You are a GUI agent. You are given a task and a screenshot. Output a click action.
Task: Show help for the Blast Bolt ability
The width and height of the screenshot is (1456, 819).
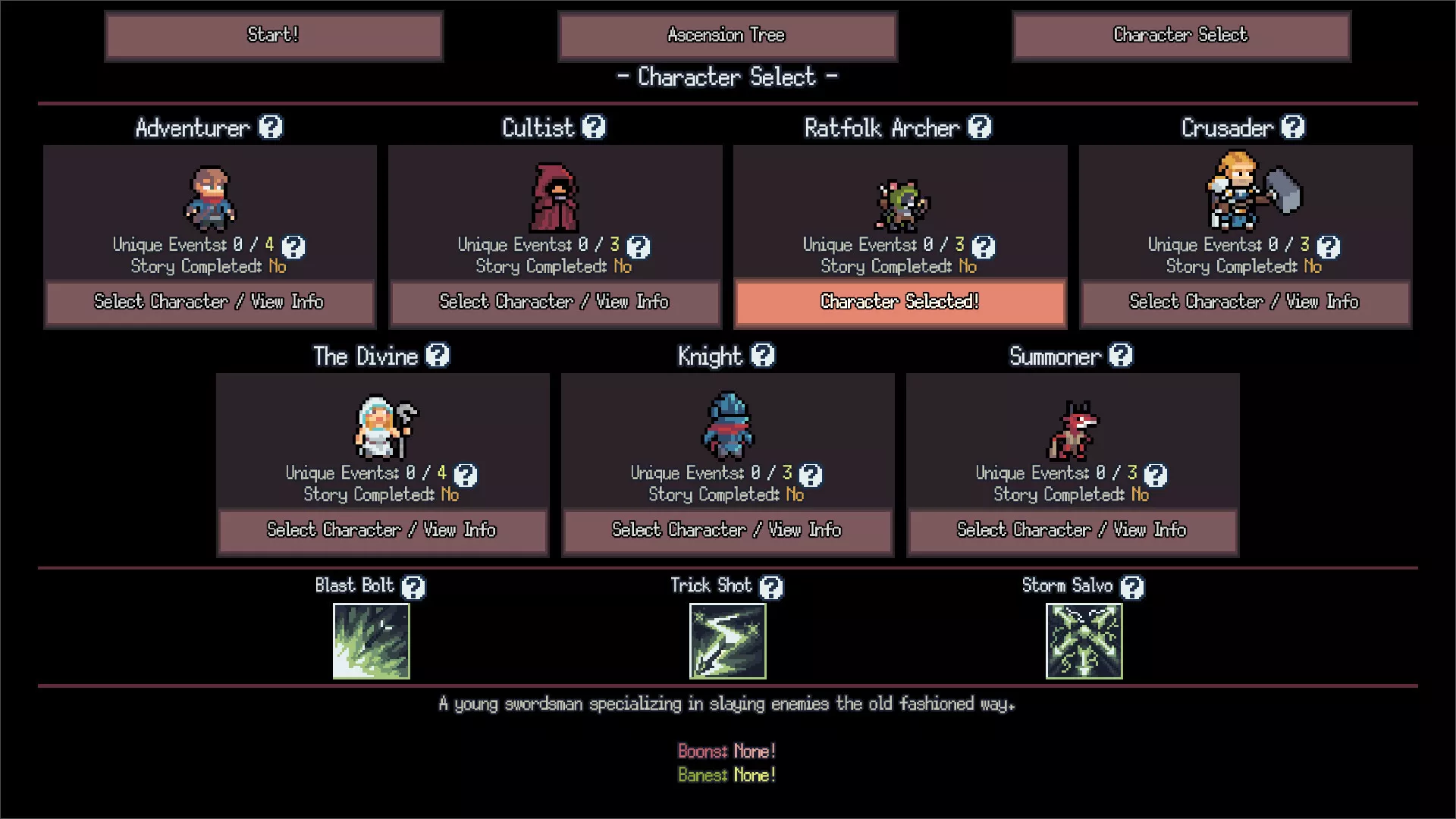tap(413, 587)
